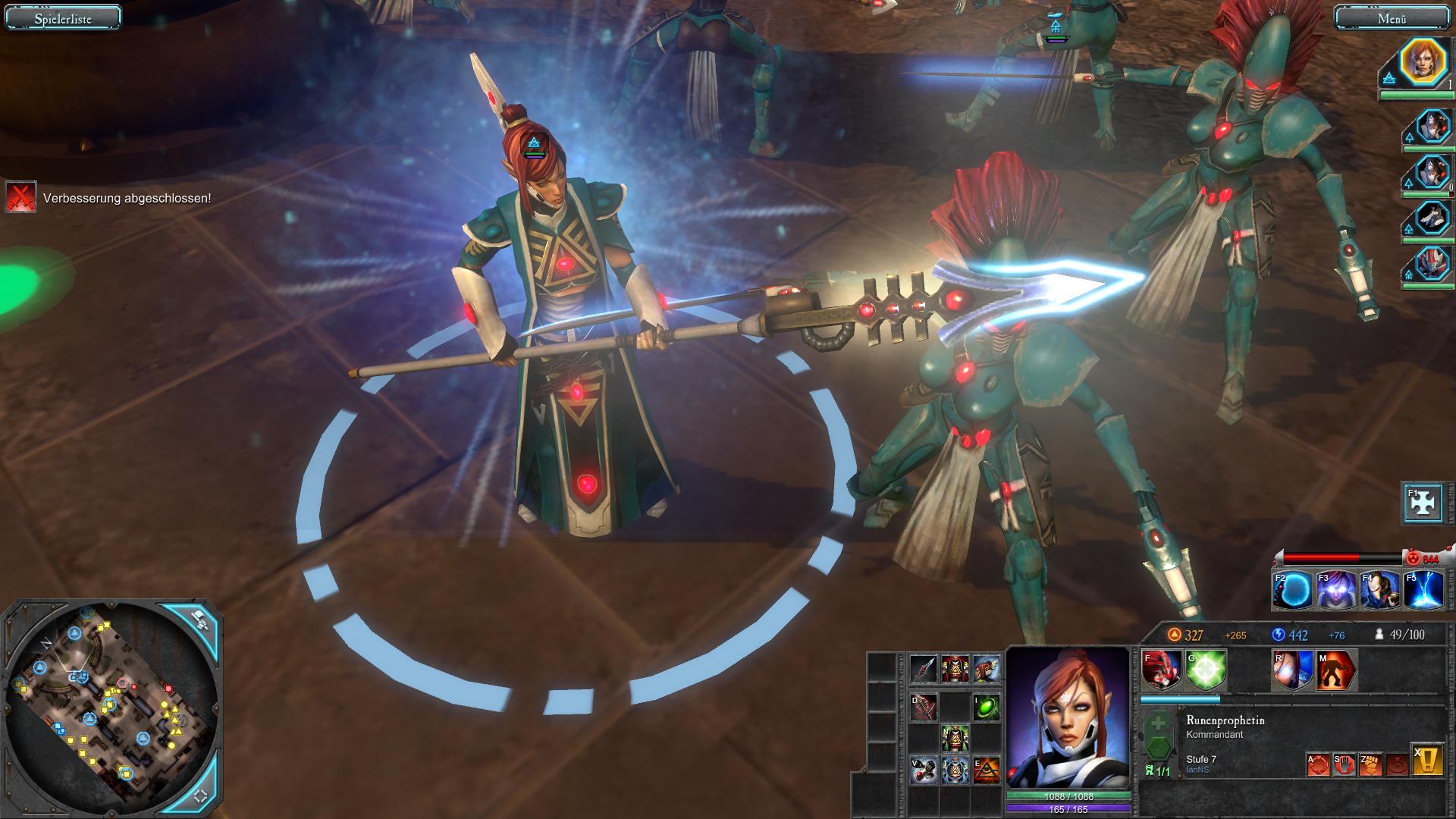Activate the F3 glowing-eyes face global ability
The image size is (1456, 819).
pyautogui.click(x=1337, y=591)
